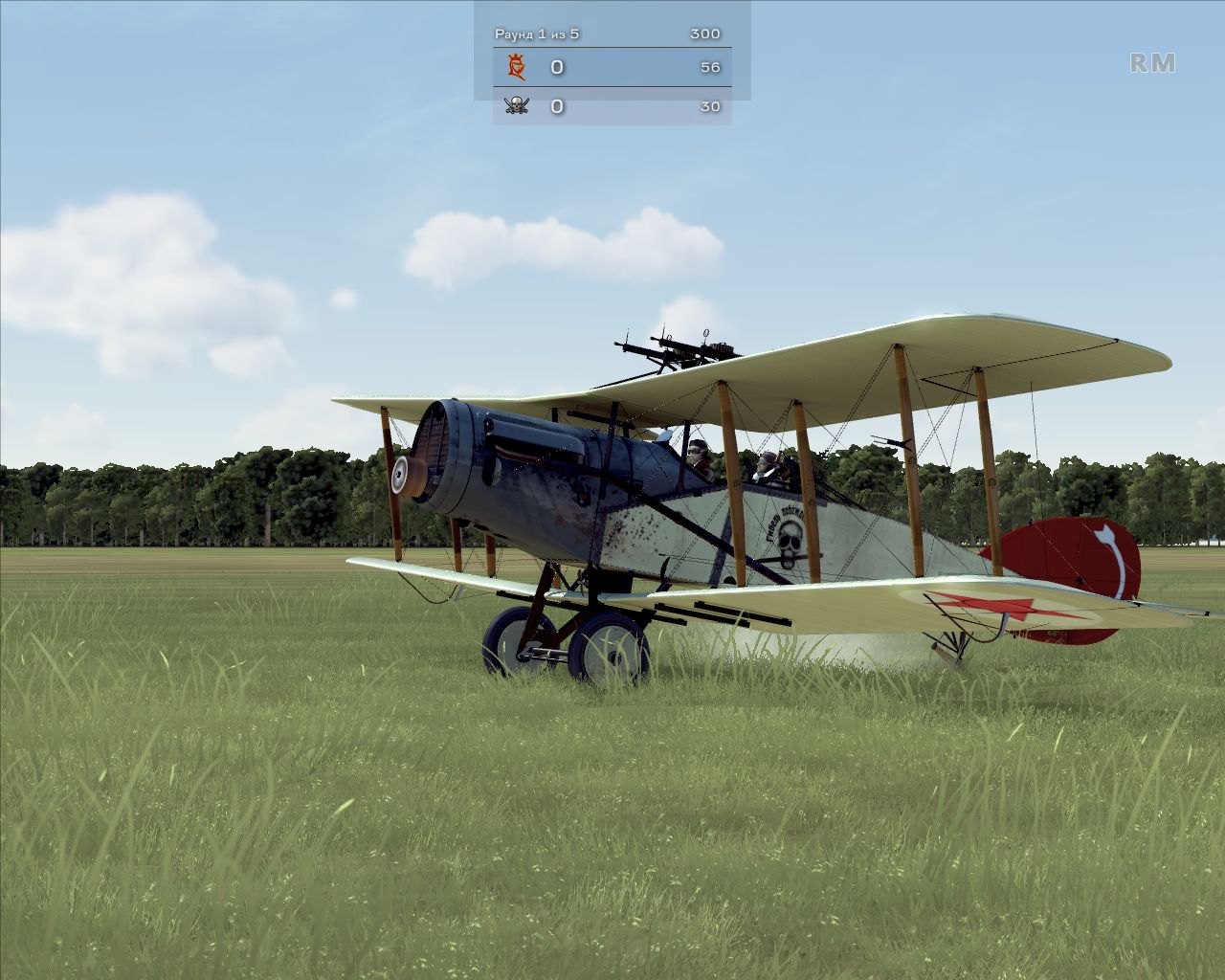Screen dimensions: 1225x980
Task: Click the RM indicator
Action: tap(1152, 63)
